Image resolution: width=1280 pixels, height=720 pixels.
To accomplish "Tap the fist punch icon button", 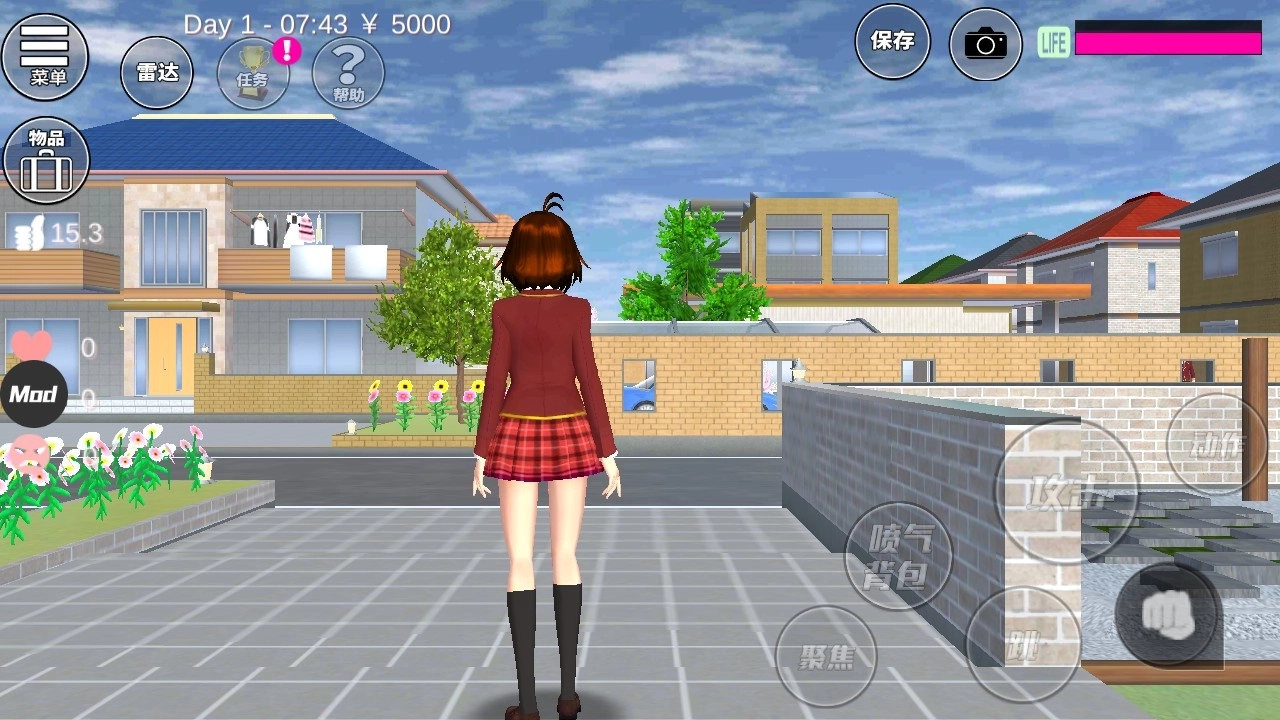I will 1167,614.
